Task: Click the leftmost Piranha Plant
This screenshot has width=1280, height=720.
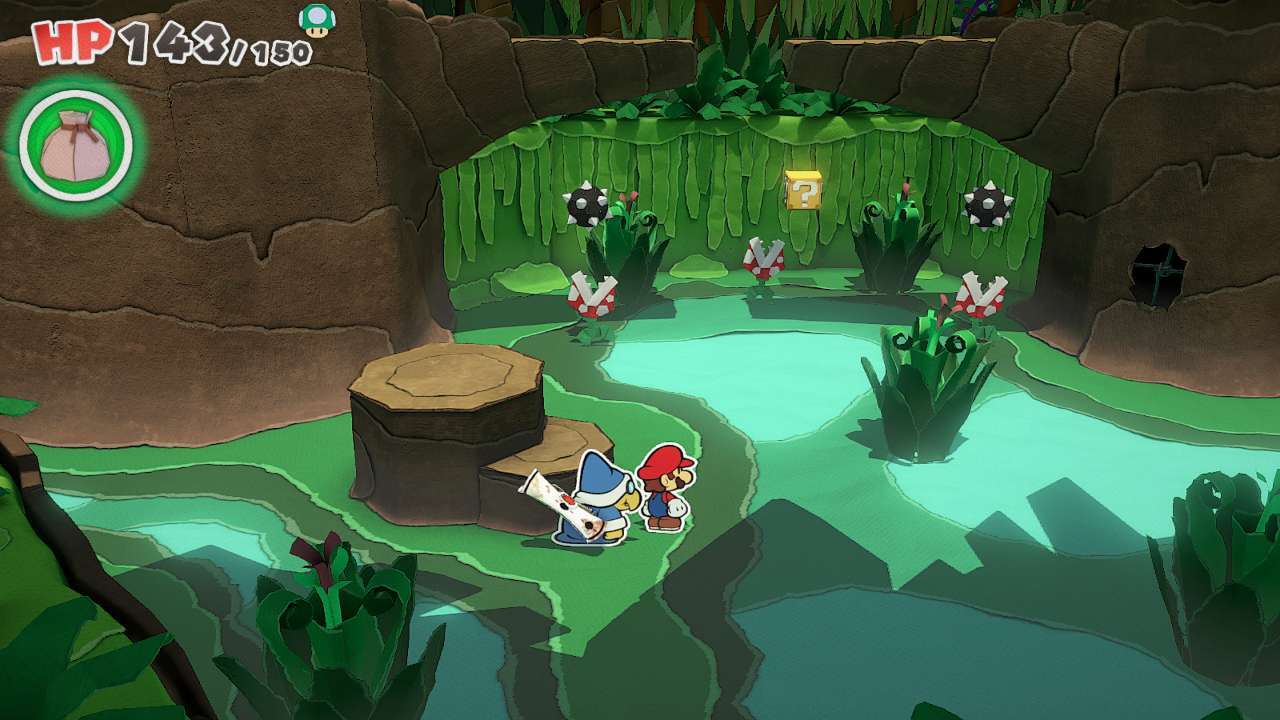Action: point(590,295)
